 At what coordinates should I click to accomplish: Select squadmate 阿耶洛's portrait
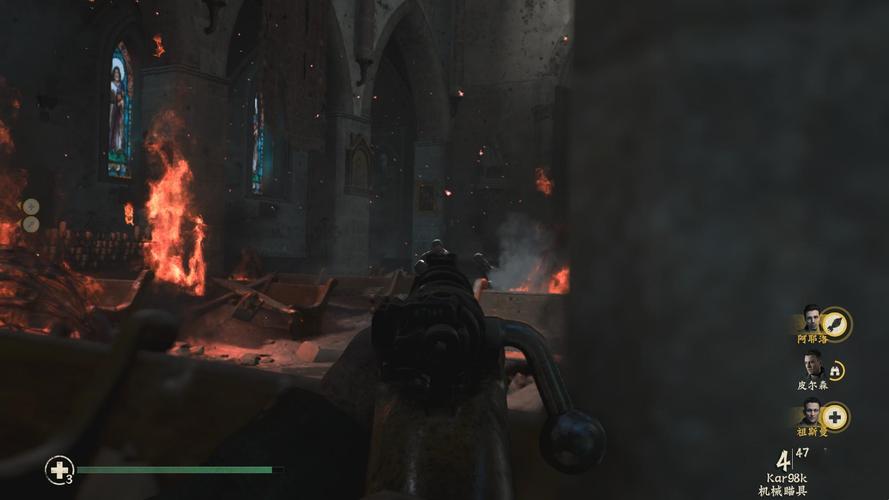pos(810,319)
